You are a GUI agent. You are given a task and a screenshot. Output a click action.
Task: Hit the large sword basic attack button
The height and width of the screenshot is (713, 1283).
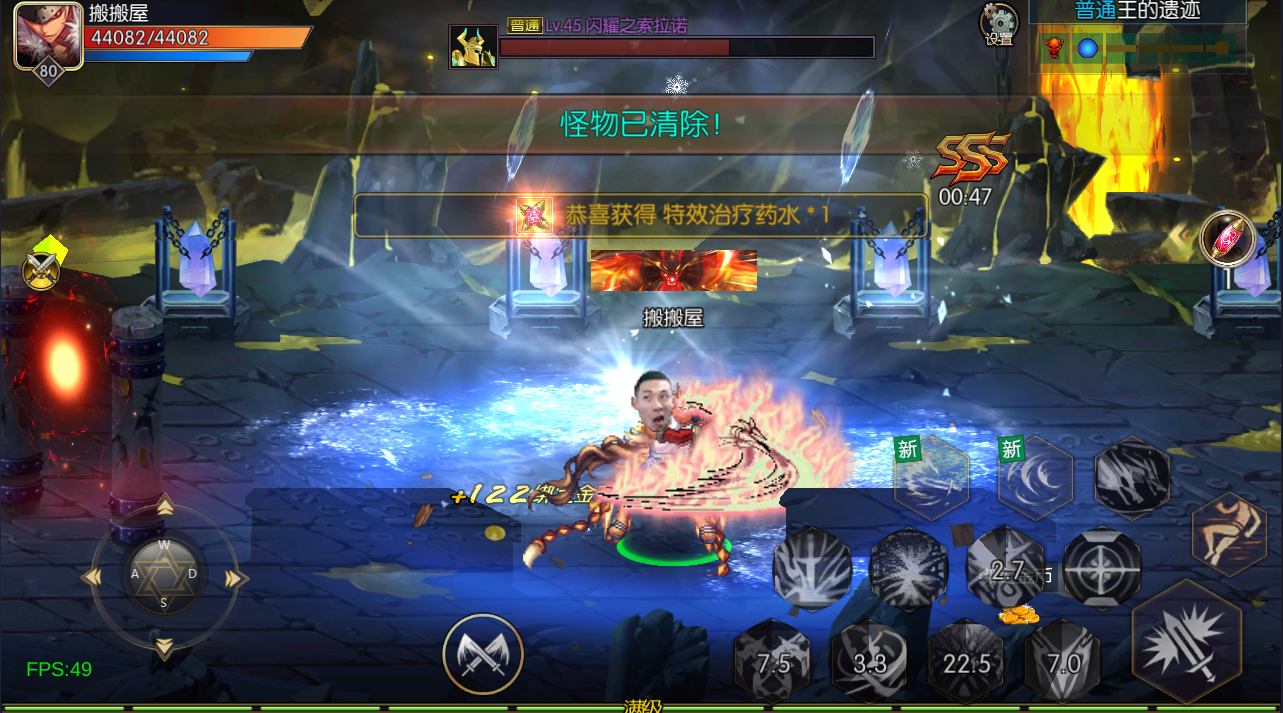(1187, 642)
